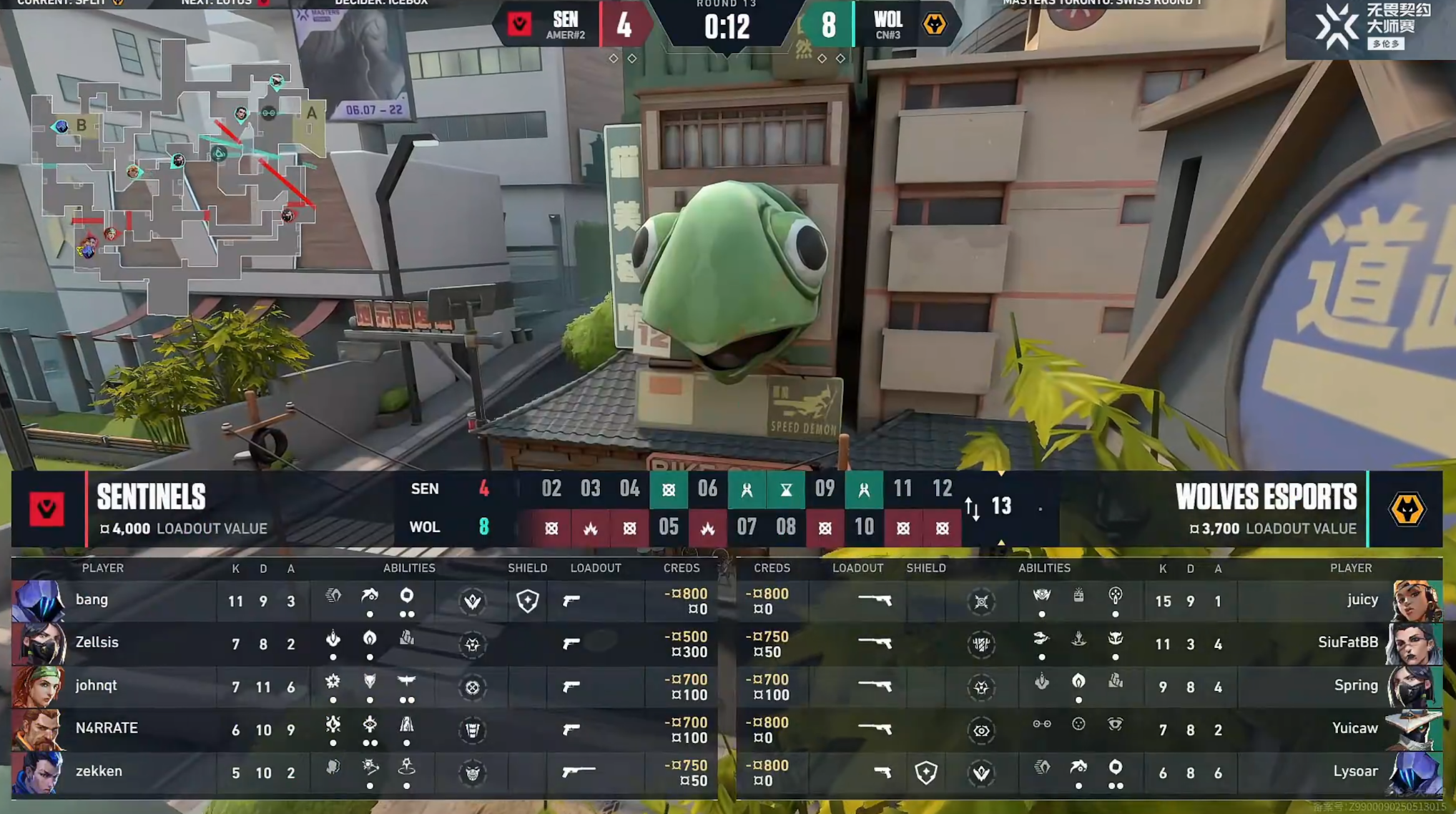Select round 06 in the round timeline

point(707,489)
